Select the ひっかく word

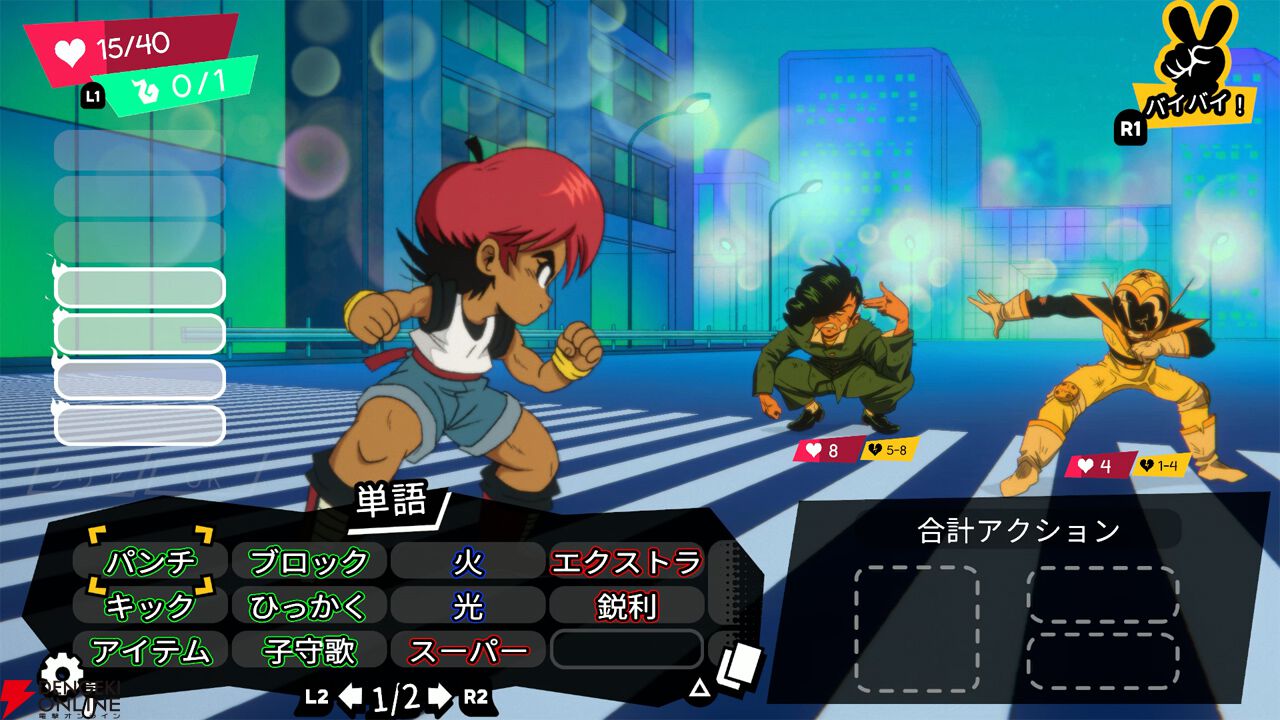(x=308, y=606)
